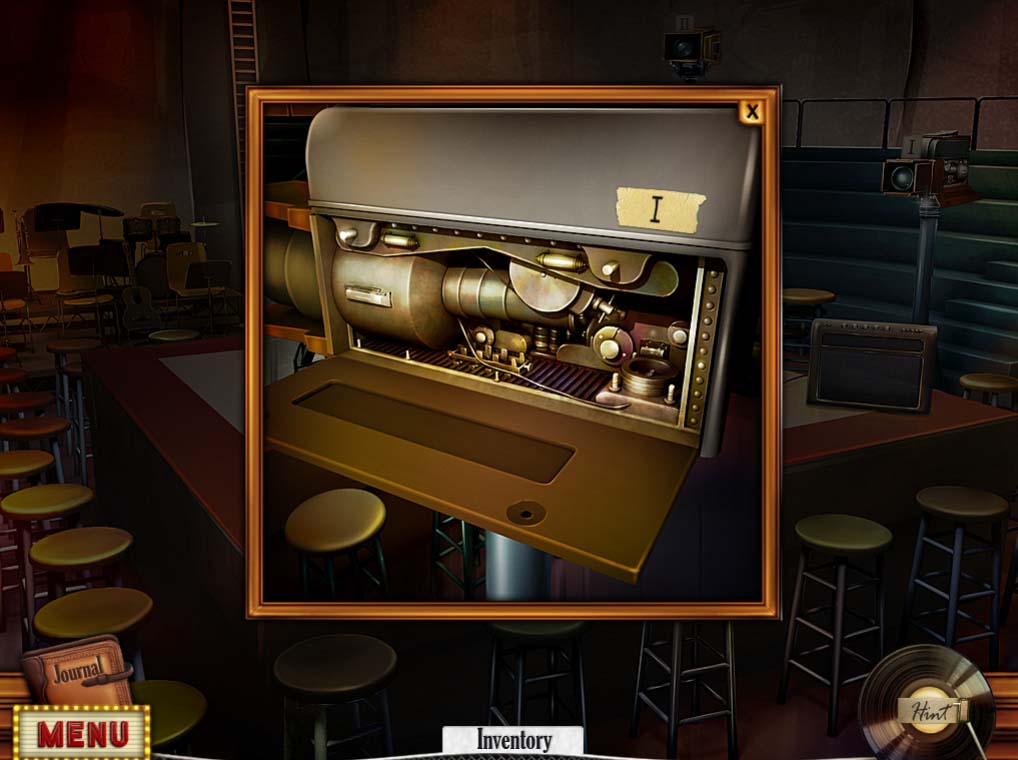Viewport: 1018px width, 760px height.
Task: Open the Journal book
Action: tap(77, 670)
